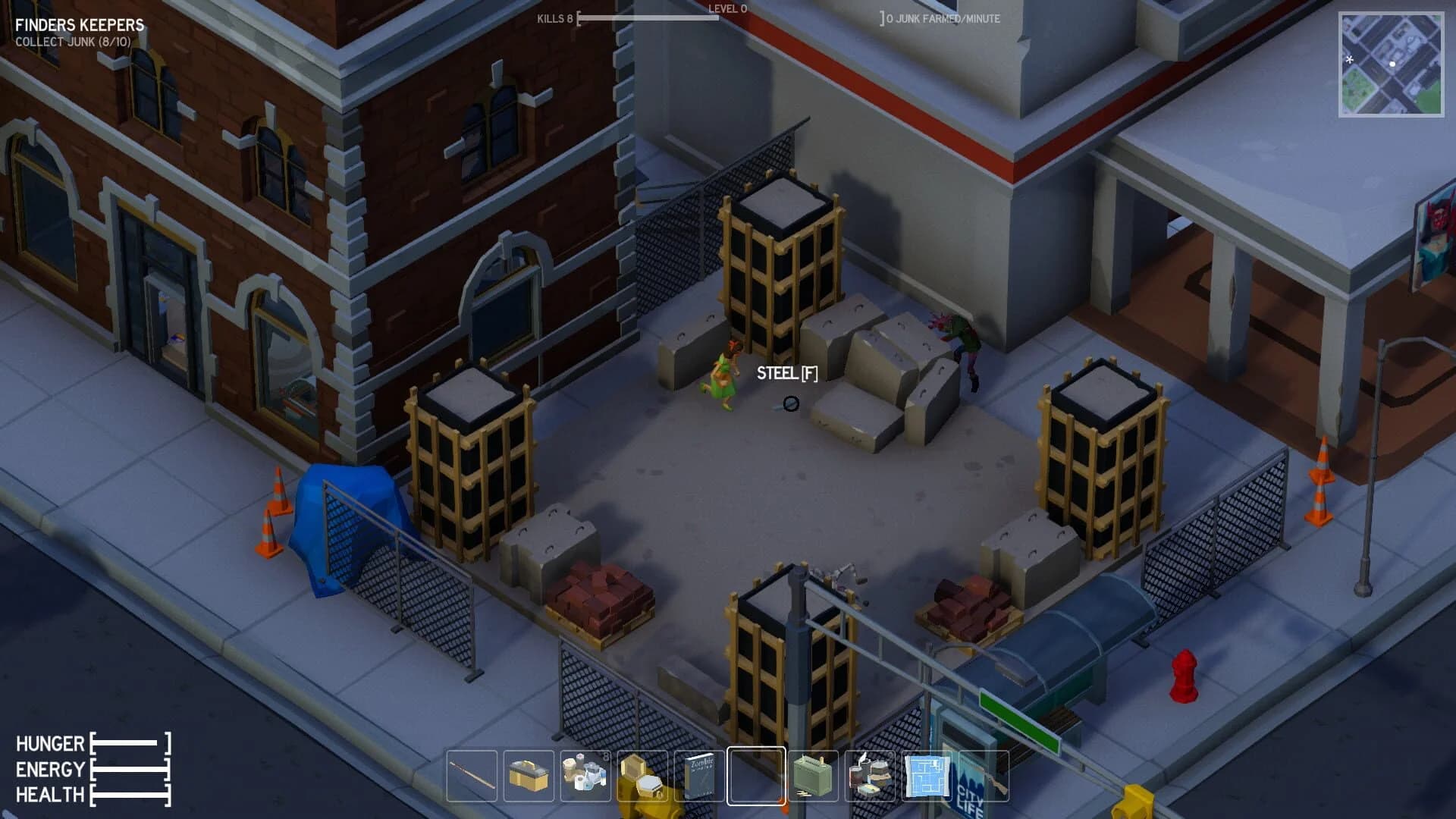
Task: Select the toolbox from the hotbar
Action: click(x=529, y=776)
